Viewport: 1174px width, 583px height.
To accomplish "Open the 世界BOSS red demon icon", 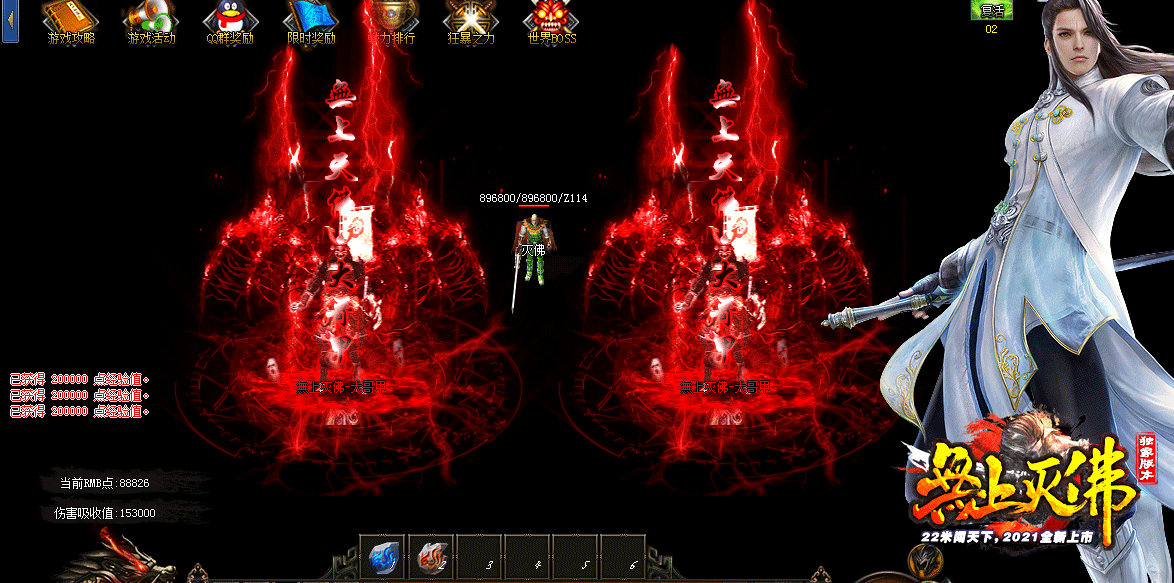I will pos(552,21).
